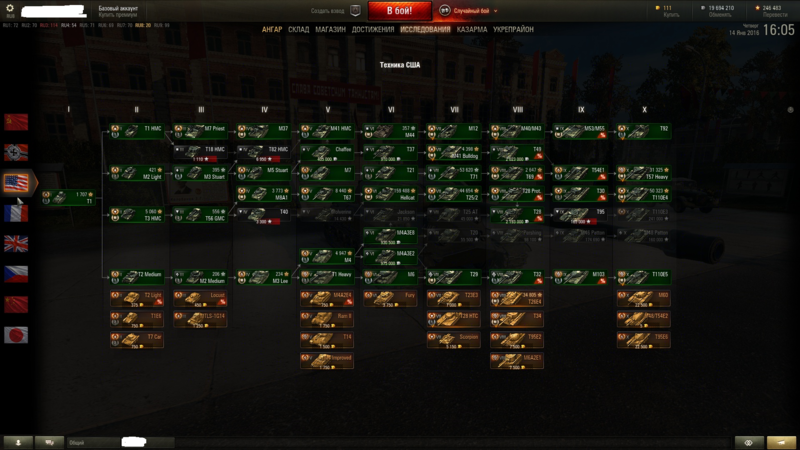Open the battle type dropdown Случайный бой
The width and height of the screenshot is (800, 450).
(x=471, y=10)
